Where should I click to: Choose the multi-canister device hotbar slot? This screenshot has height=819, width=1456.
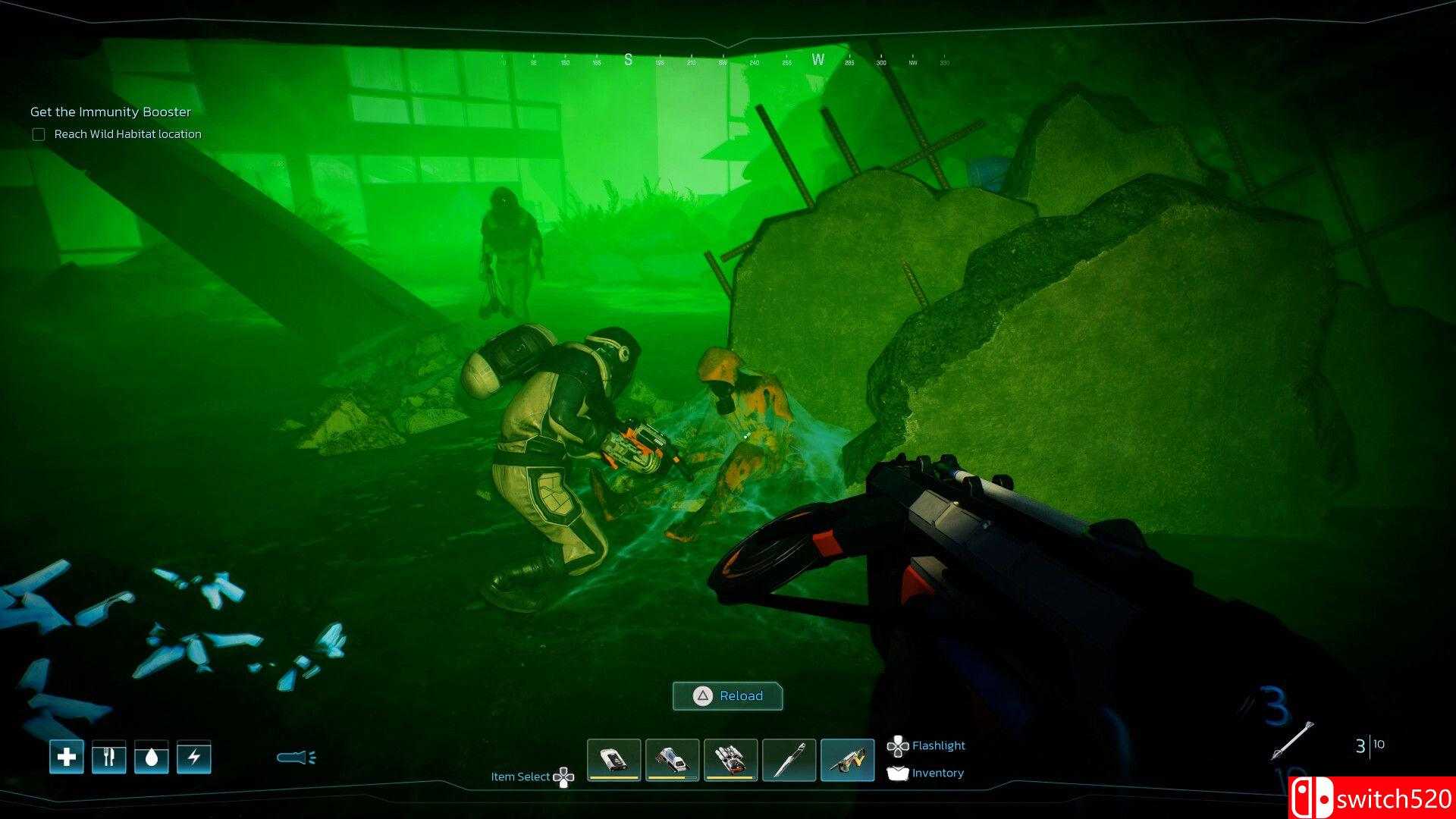[x=730, y=759]
